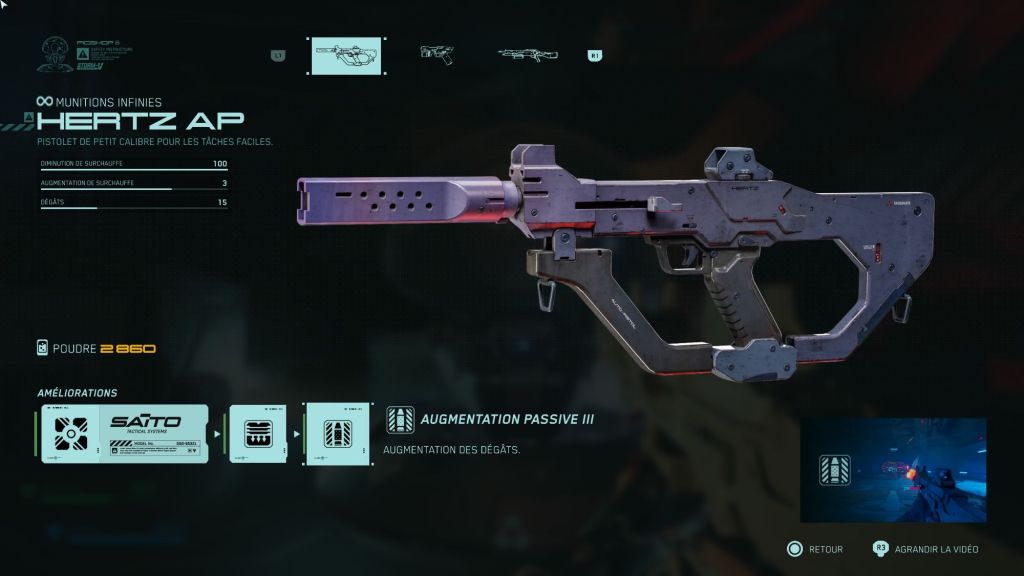
Task: Select the Augmentation Passive III upgrade tile
Action: tap(338, 433)
